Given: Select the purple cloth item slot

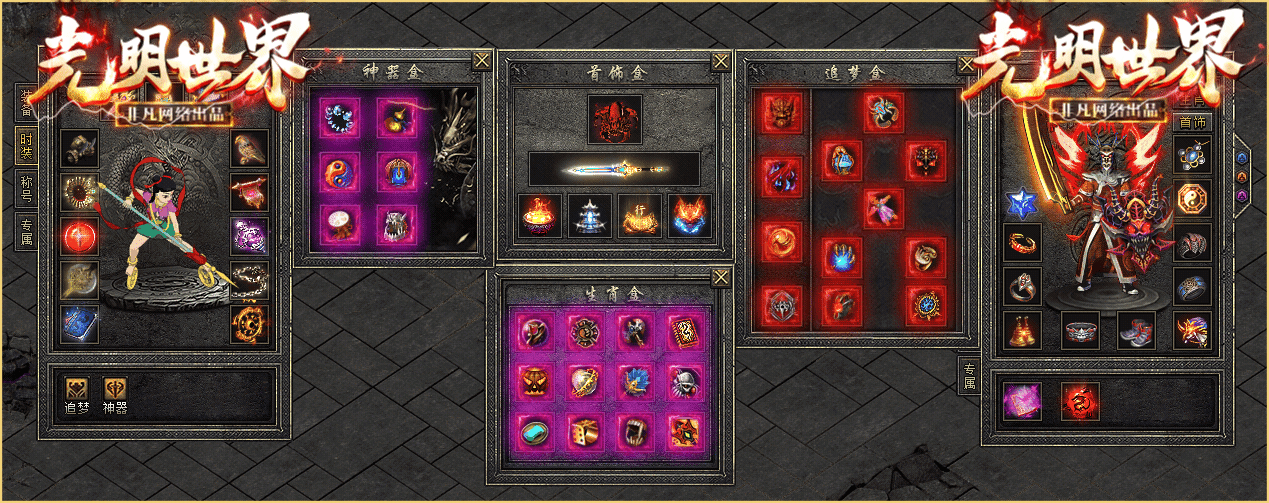Looking at the screenshot, I should pos(1022,401).
